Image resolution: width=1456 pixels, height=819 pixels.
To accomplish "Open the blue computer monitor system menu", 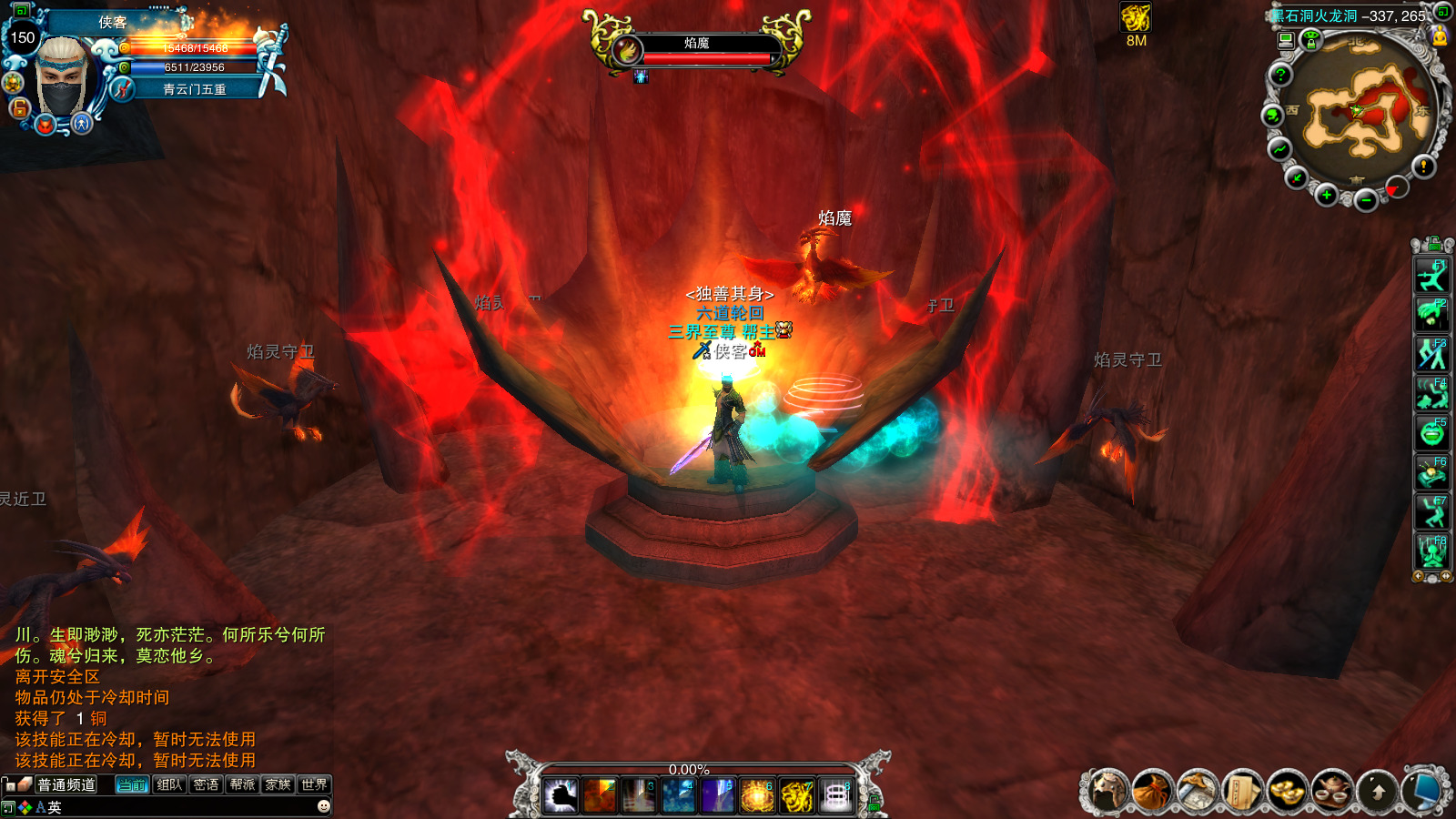I will (x=1422, y=791).
